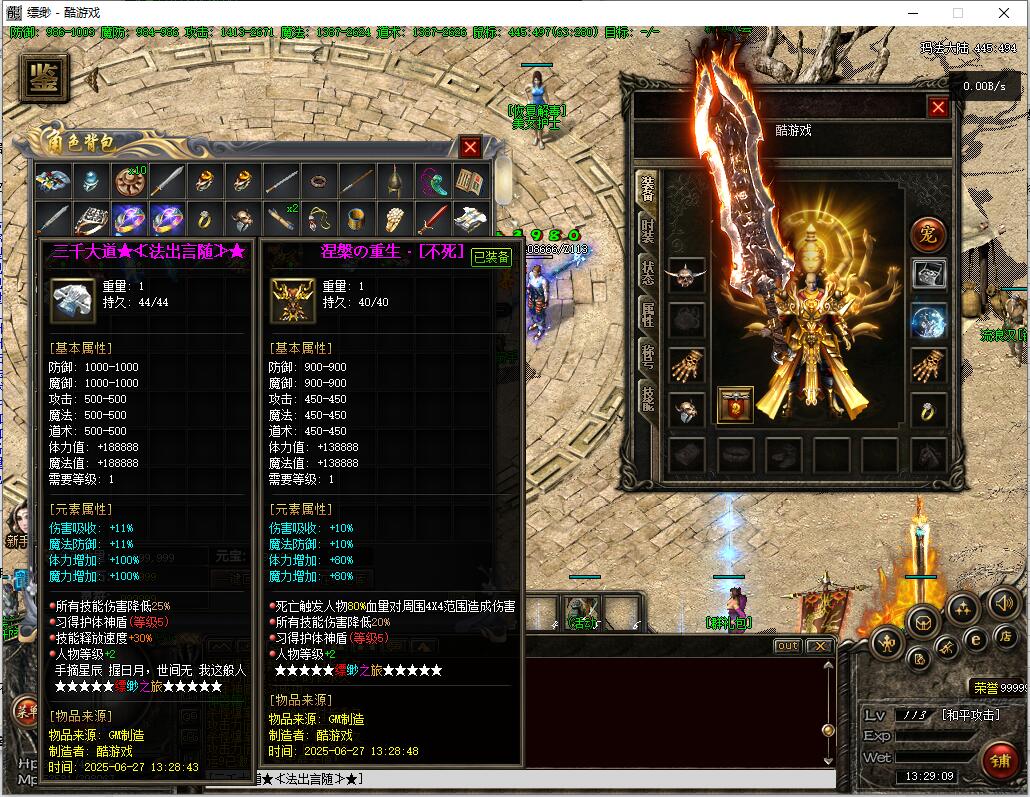
Task: Close the character backpack window
Action: 470,147
